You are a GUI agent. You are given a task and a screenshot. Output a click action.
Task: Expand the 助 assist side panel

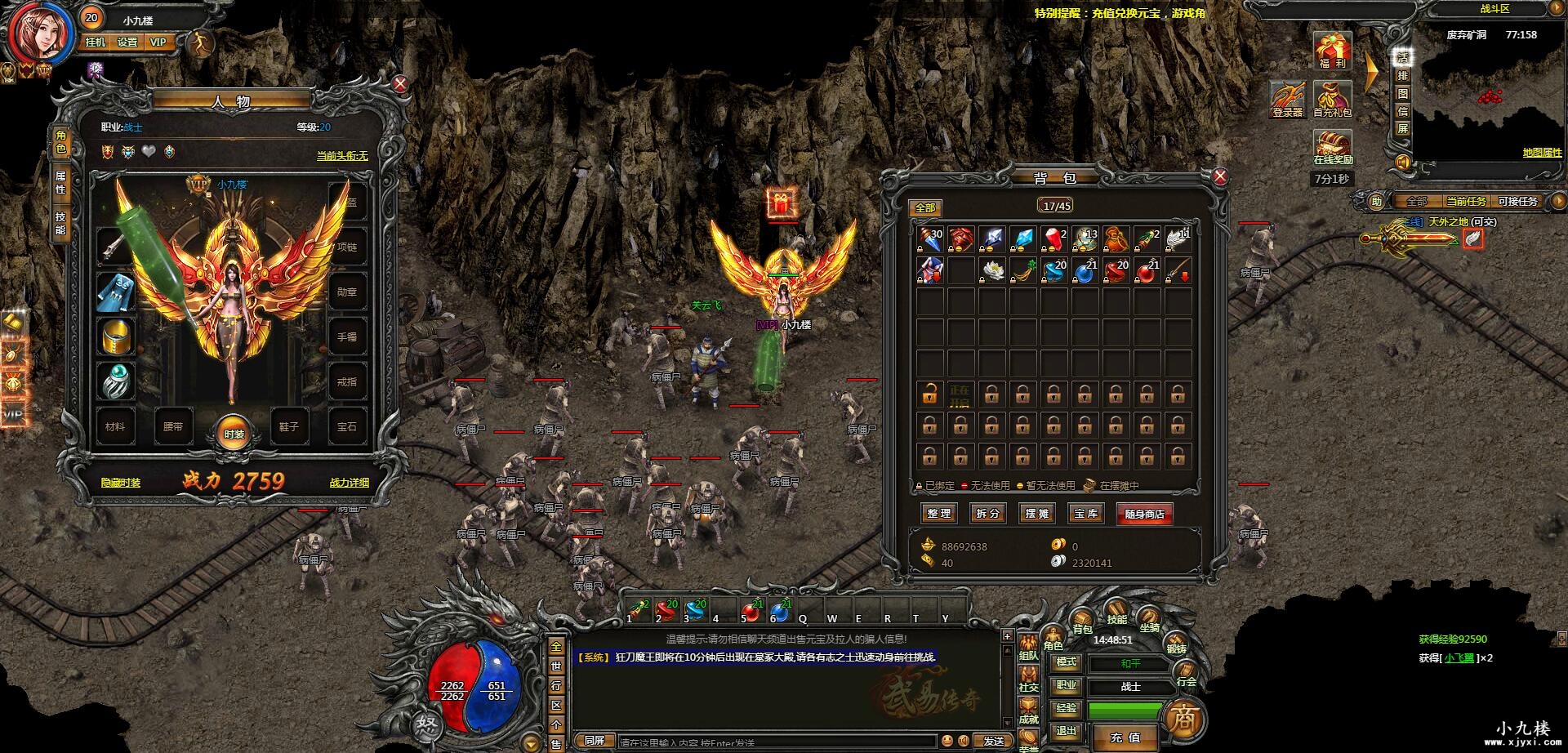click(x=1375, y=200)
